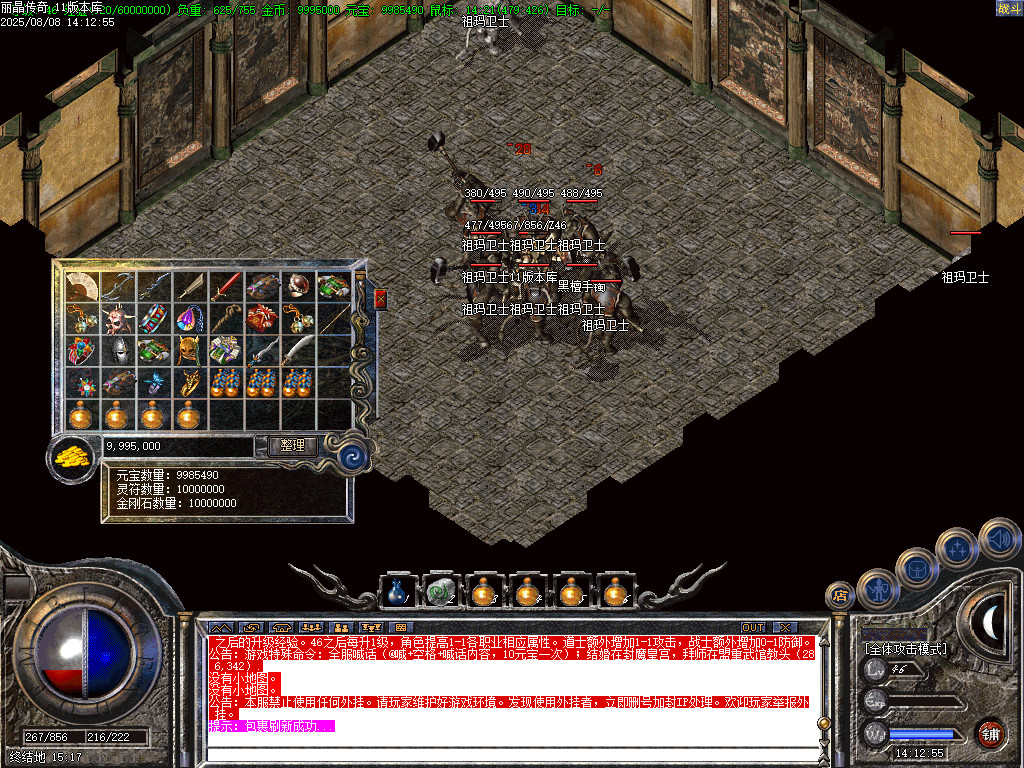Viewport: 1024px width, 768px height.
Task: Select the spiked skull helmet item
Action: [119, 320]
